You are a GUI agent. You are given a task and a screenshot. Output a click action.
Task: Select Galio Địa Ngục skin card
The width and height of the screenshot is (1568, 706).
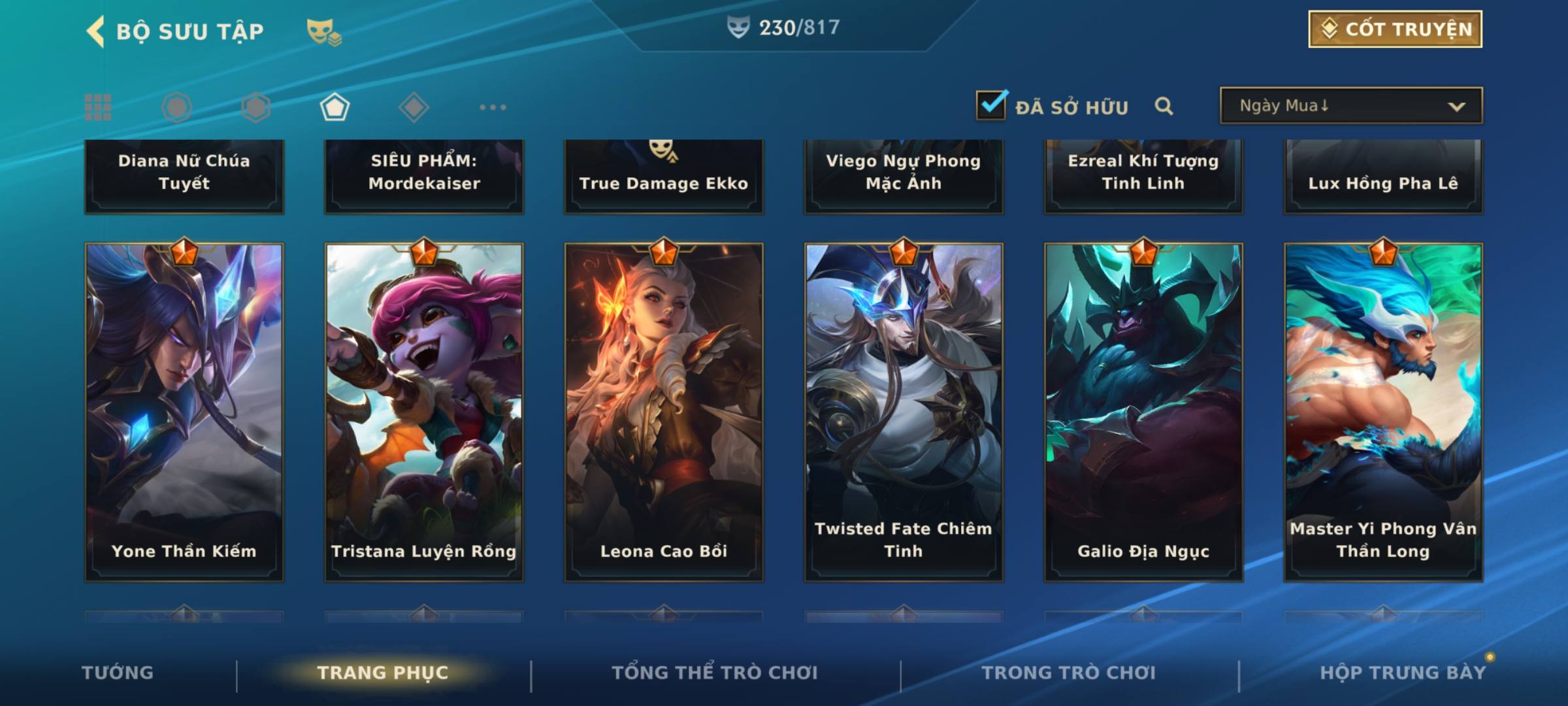tap(1143, 412)
